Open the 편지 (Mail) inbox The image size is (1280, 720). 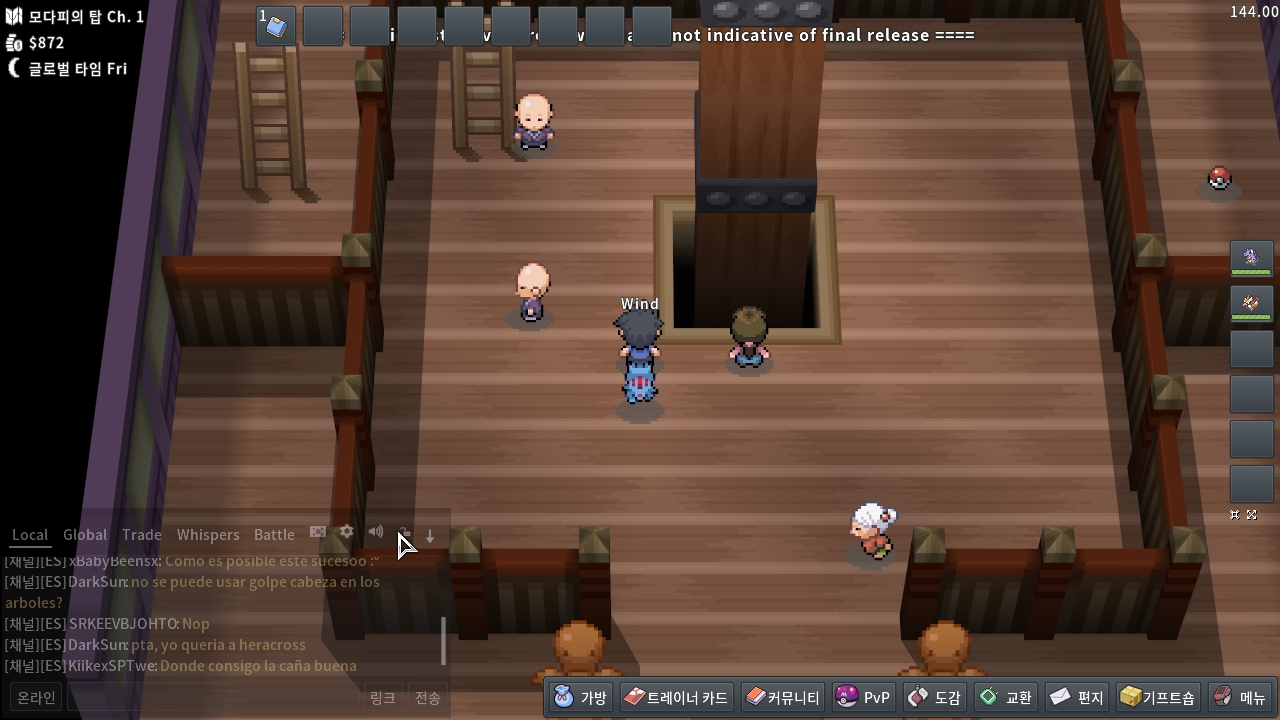(x=1077, y=697)
